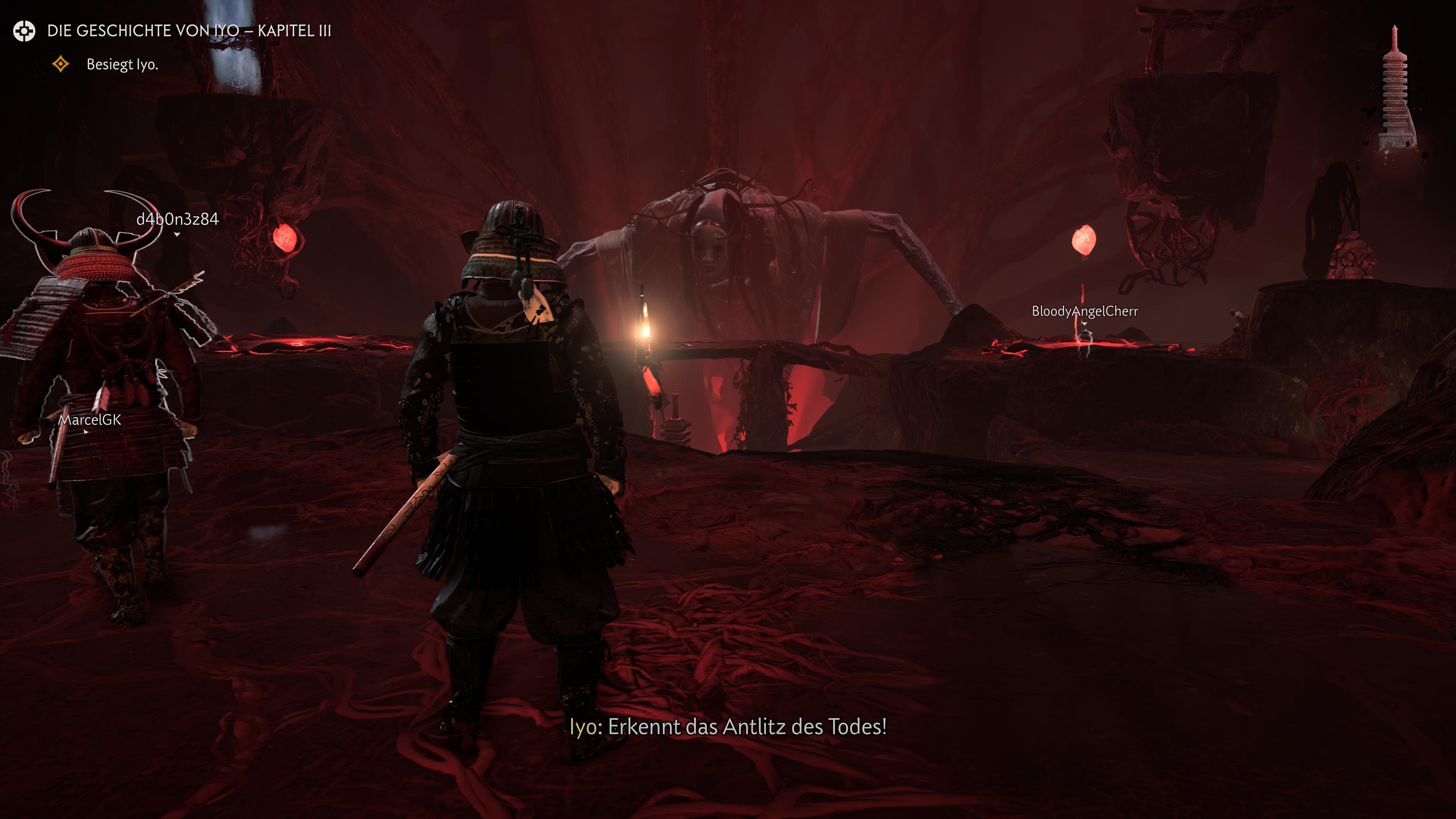1456x819 pixels.
Task: Select the d4b0n3z84 player name tag
Action: (x=177, y=219)
